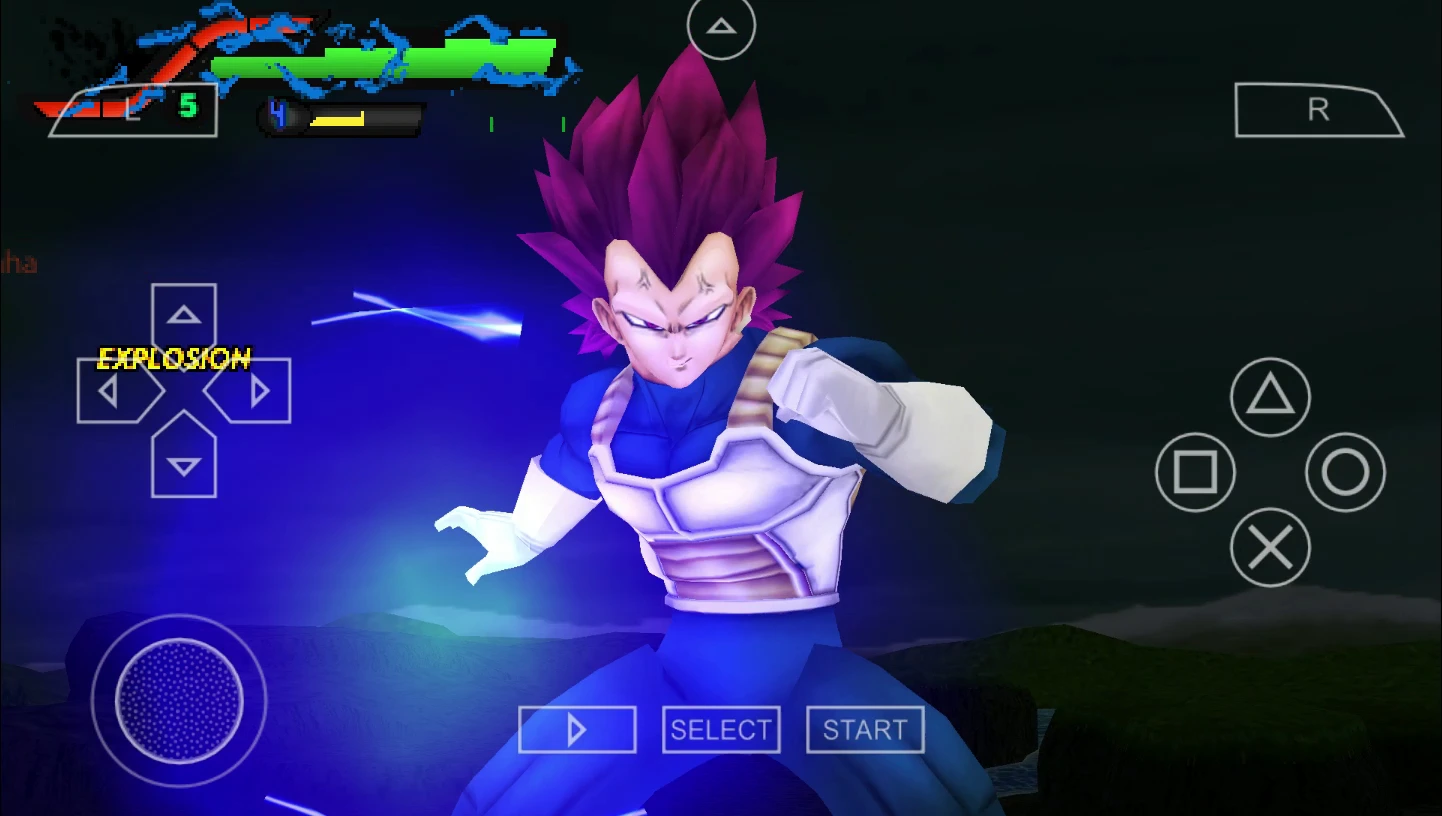Screen dimensions: 1442x816
Task: Tap the R shoulder button
Action: (x=1318, y=108)
